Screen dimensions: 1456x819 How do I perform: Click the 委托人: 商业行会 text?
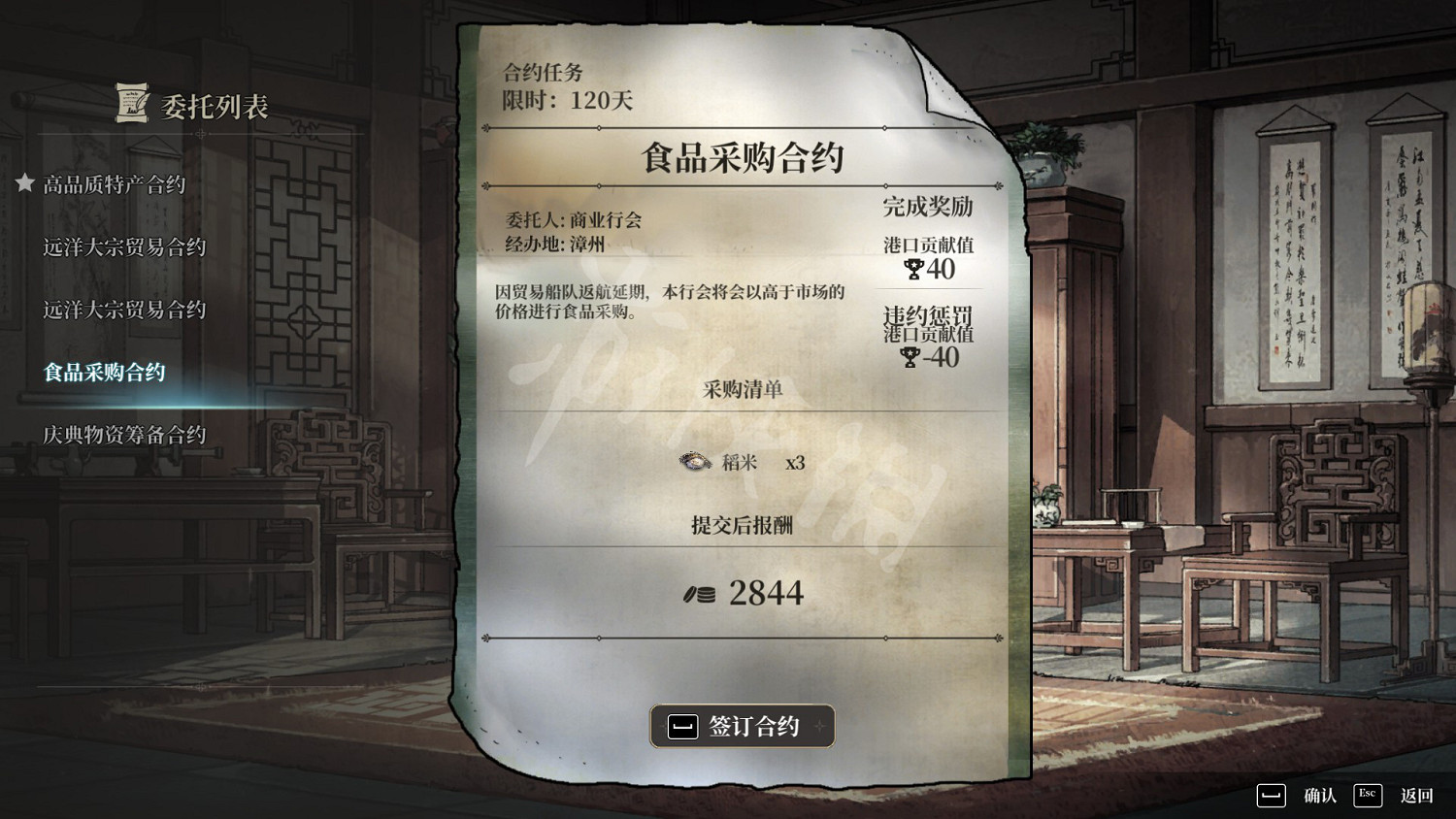(x=575, y=221)
